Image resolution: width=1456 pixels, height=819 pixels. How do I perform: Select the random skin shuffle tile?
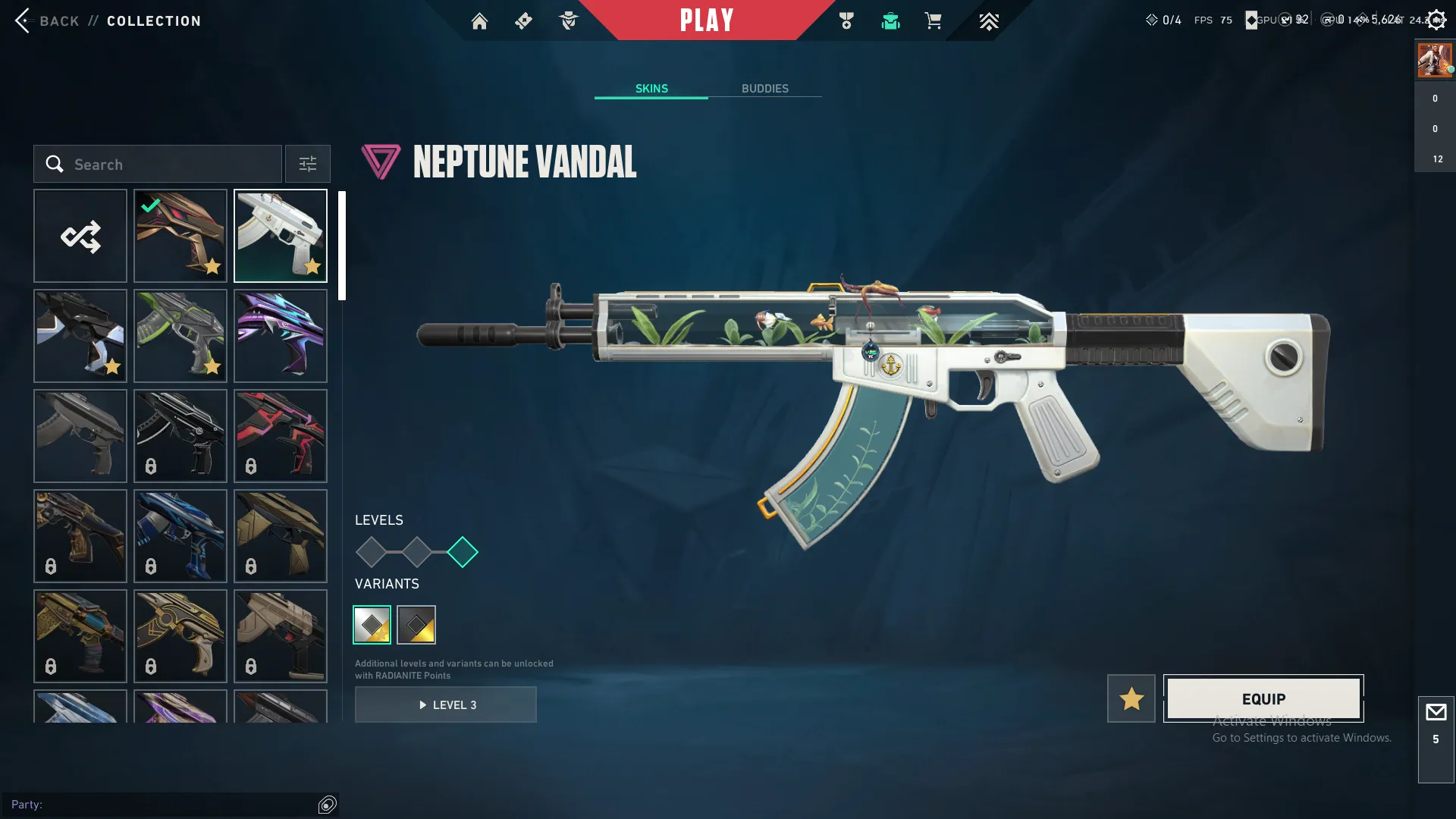pos(80,236)
